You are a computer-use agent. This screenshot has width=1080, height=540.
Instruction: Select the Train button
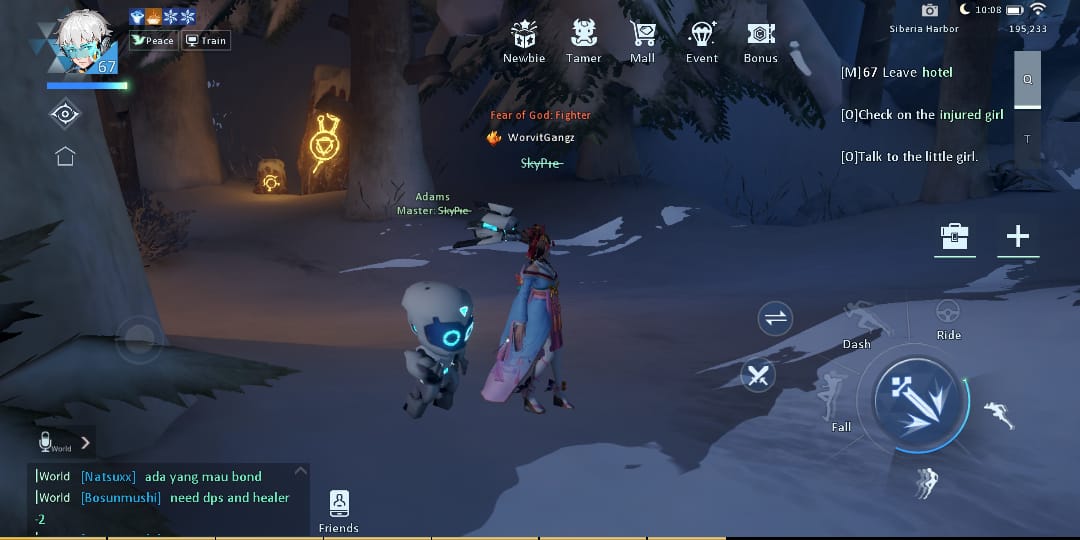click(x=207, y=41)
